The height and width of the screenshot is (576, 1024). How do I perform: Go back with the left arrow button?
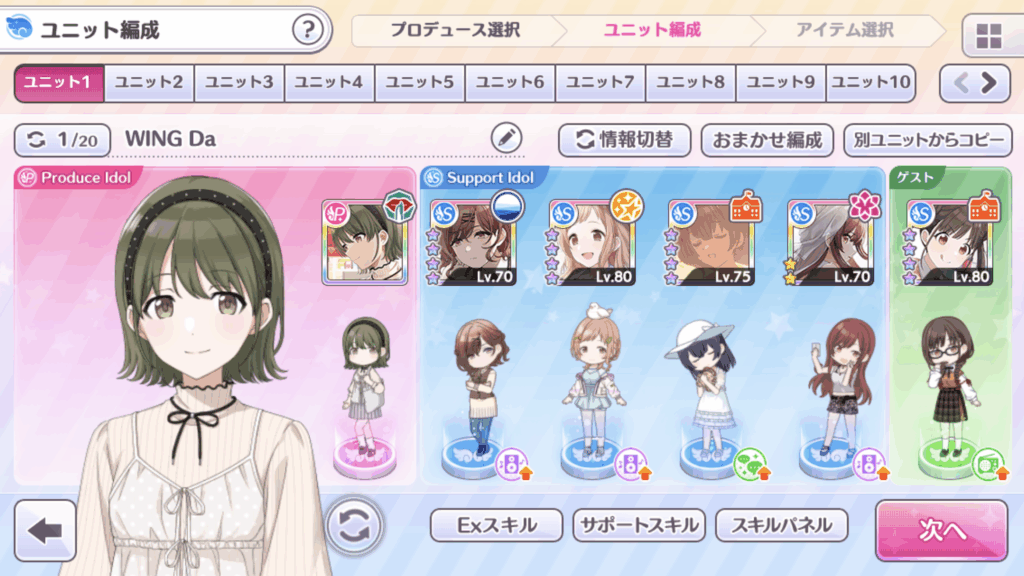click(45, 531)
